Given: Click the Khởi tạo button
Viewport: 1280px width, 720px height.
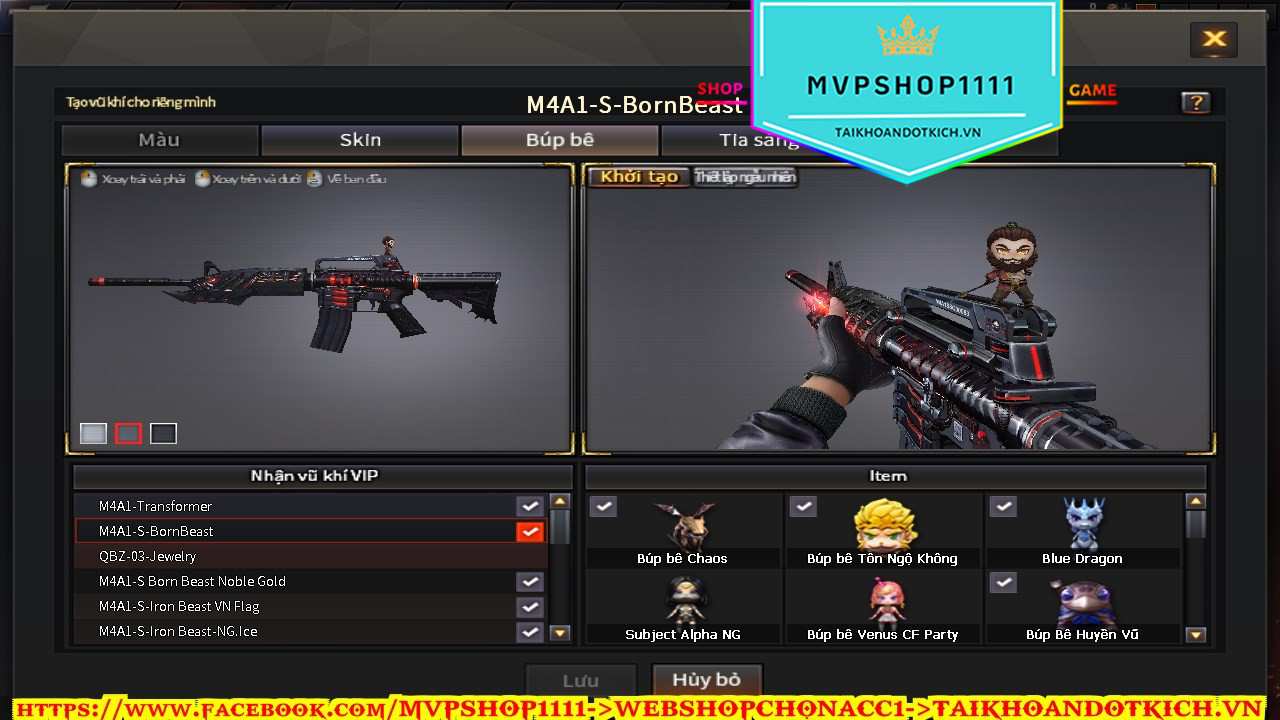Looking at the screenshot, I should (640, 177).
